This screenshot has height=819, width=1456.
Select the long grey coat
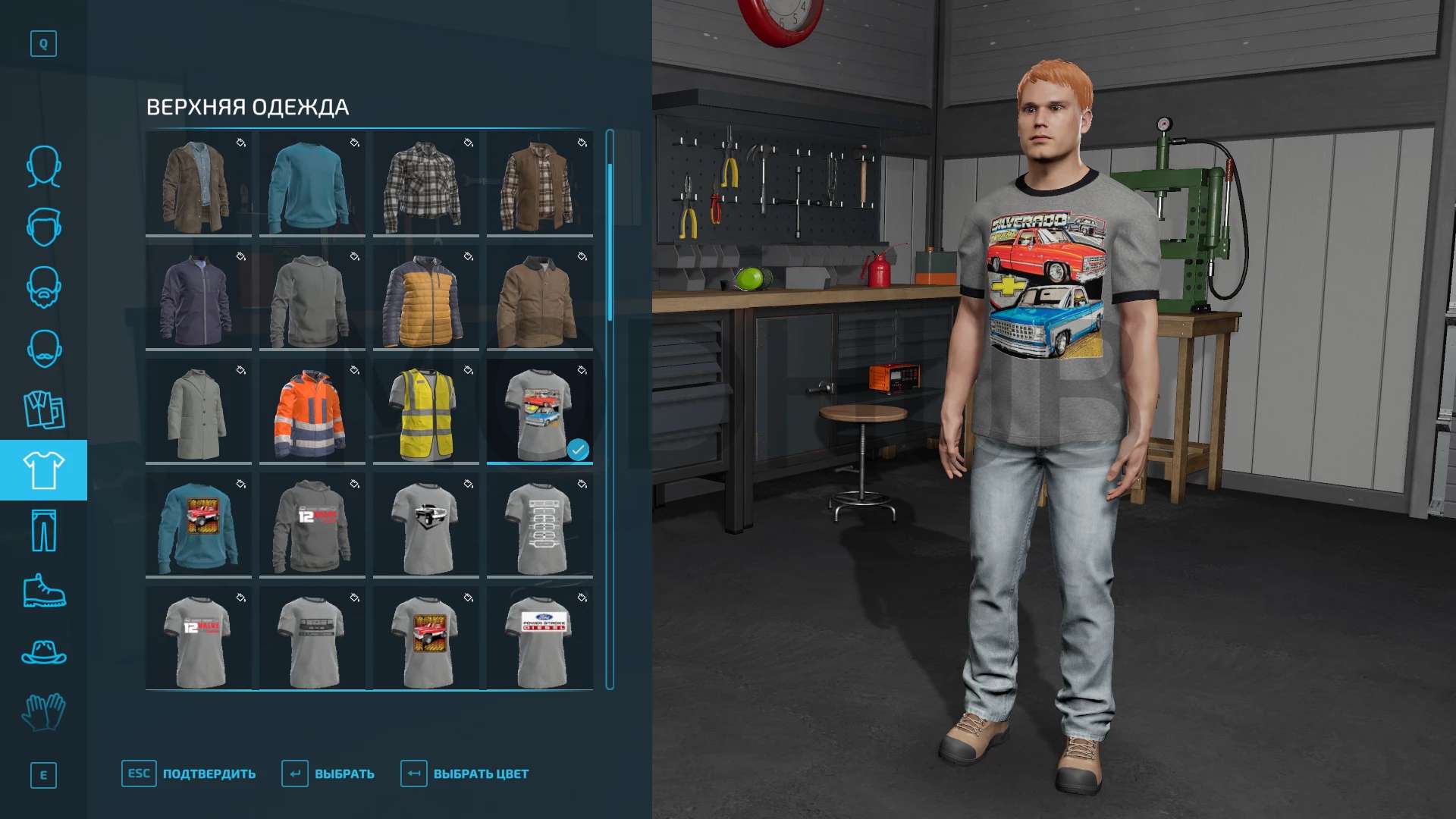(198, 411)
